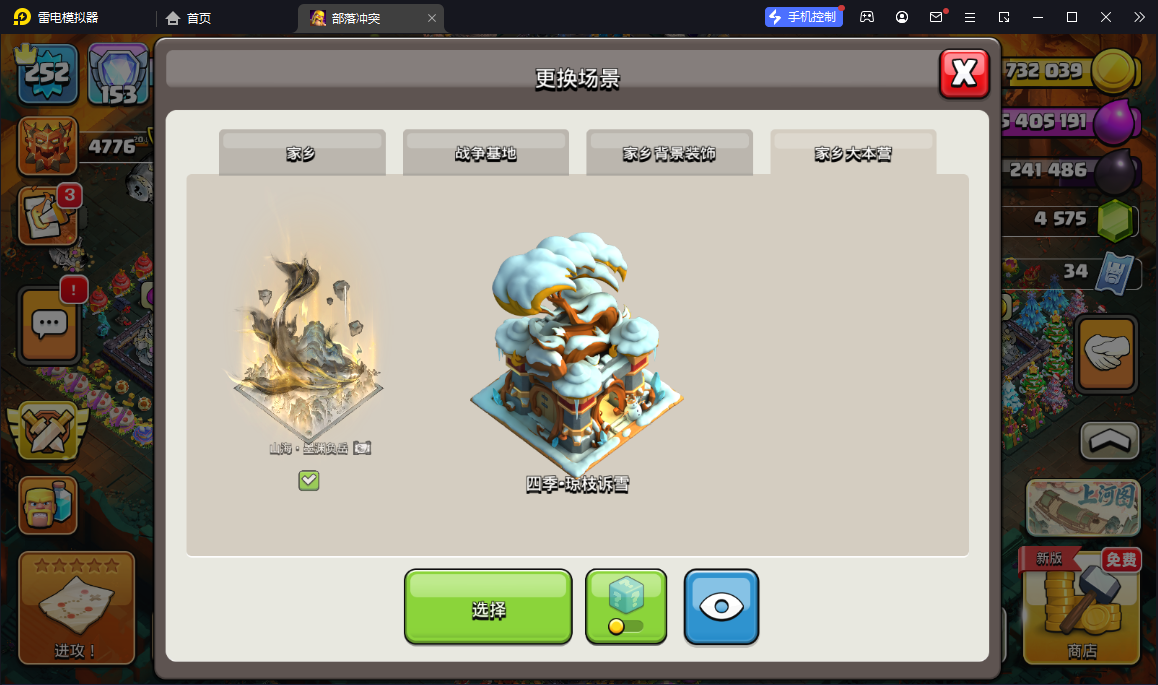The width and height of the screenshot is (1158, 685).
Task: Switch to 家乡背景装饰 tab
Action: [669, 153]
